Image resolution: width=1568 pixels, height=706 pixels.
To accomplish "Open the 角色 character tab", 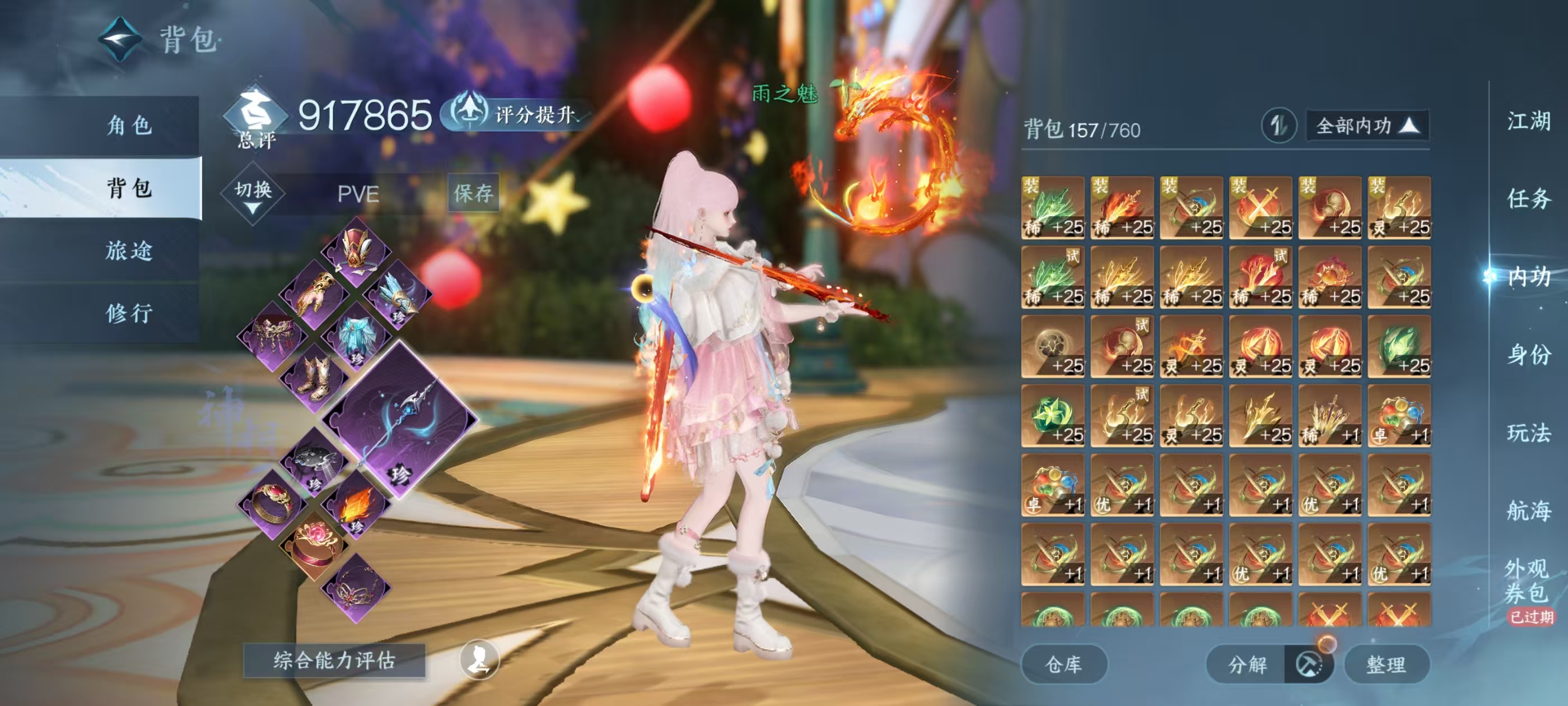I will coord(129,126).
